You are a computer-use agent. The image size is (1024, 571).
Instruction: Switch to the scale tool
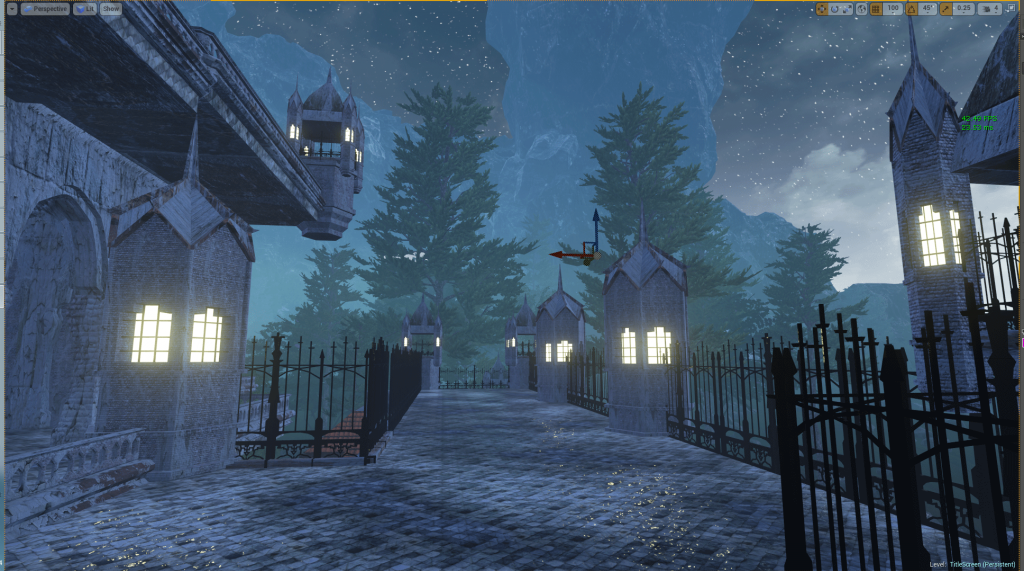click(847, 8)
